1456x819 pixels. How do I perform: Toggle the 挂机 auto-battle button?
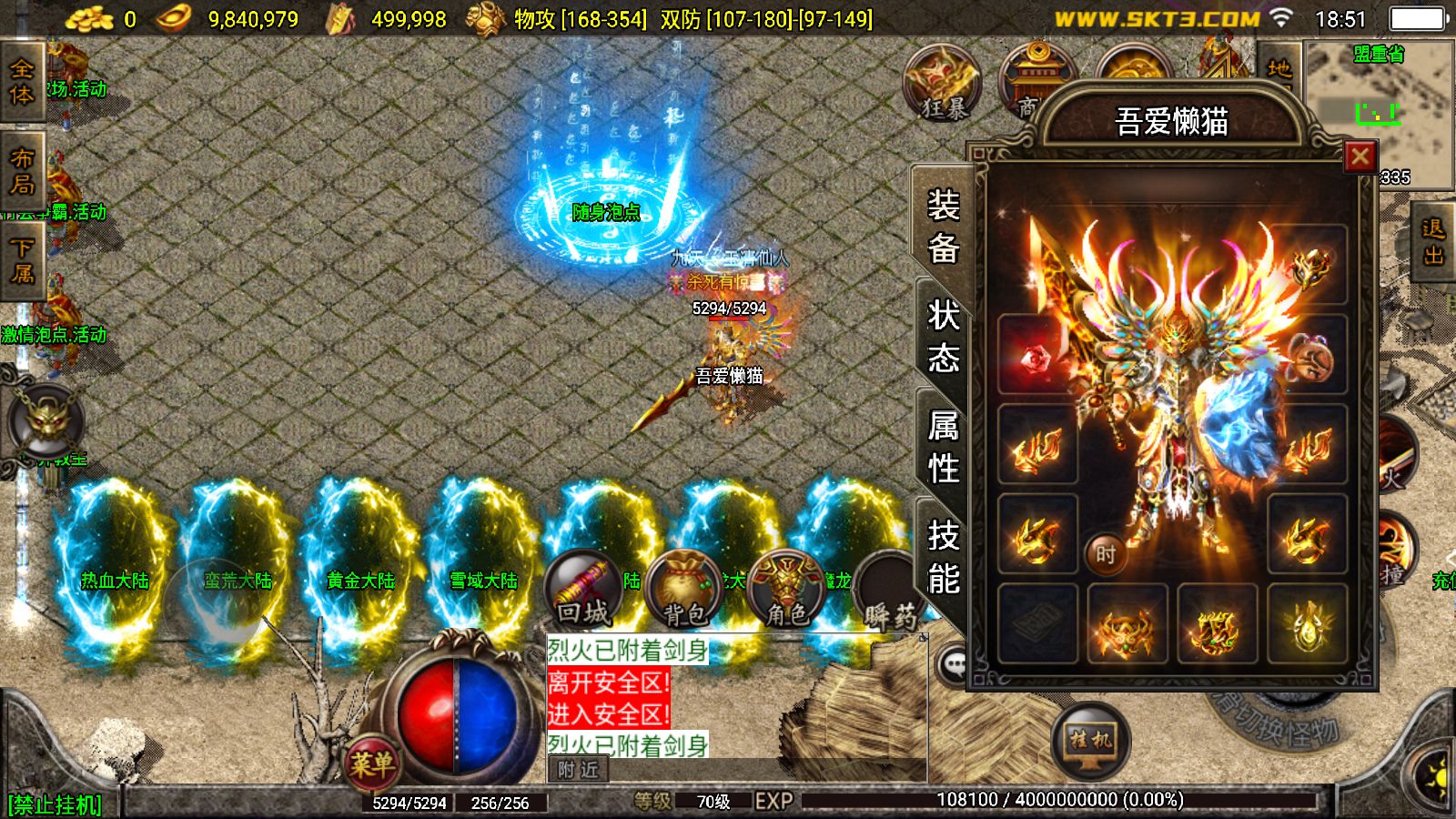[x=1089, y=740]
